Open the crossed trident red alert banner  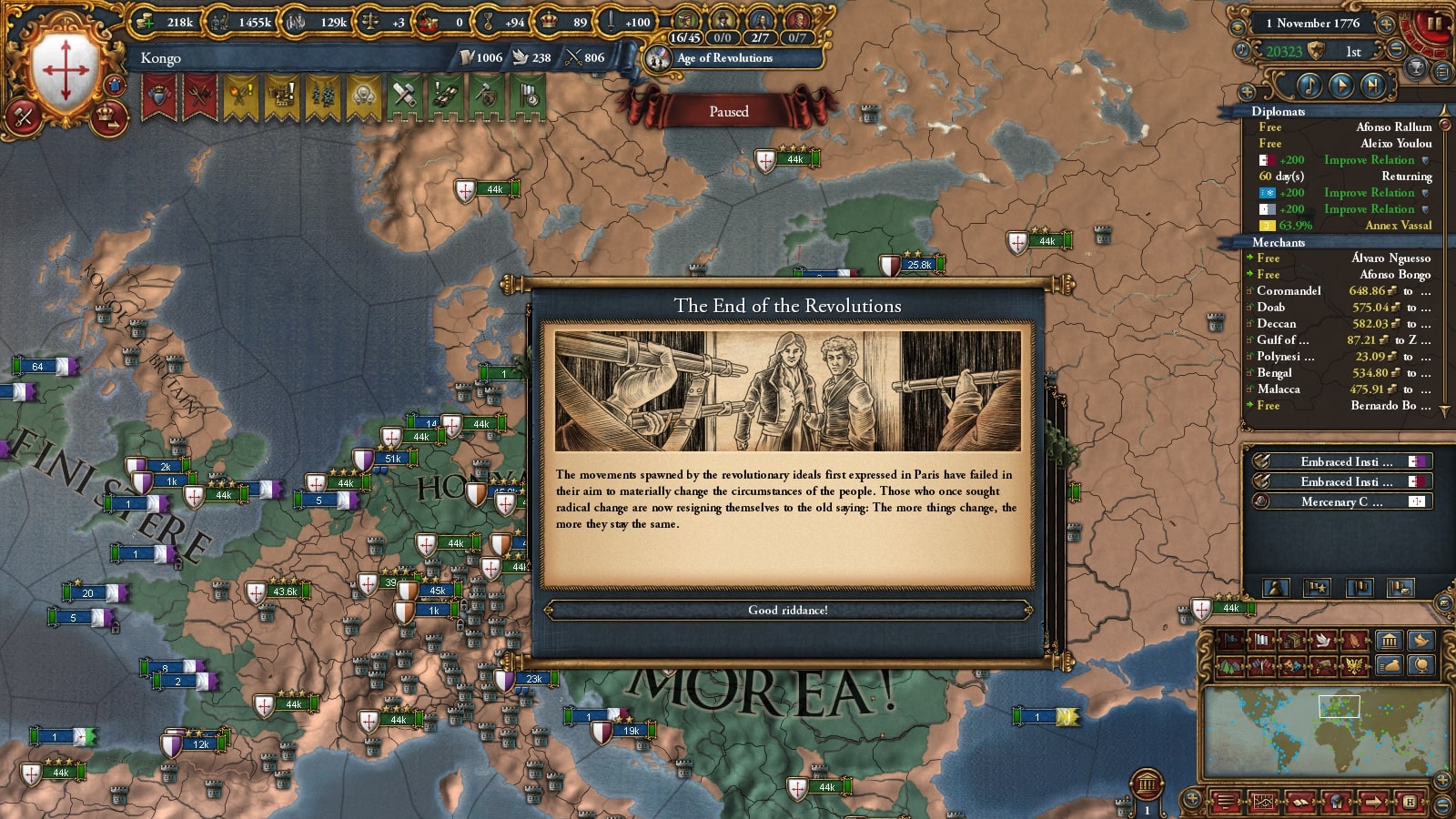tap(200, 96)
